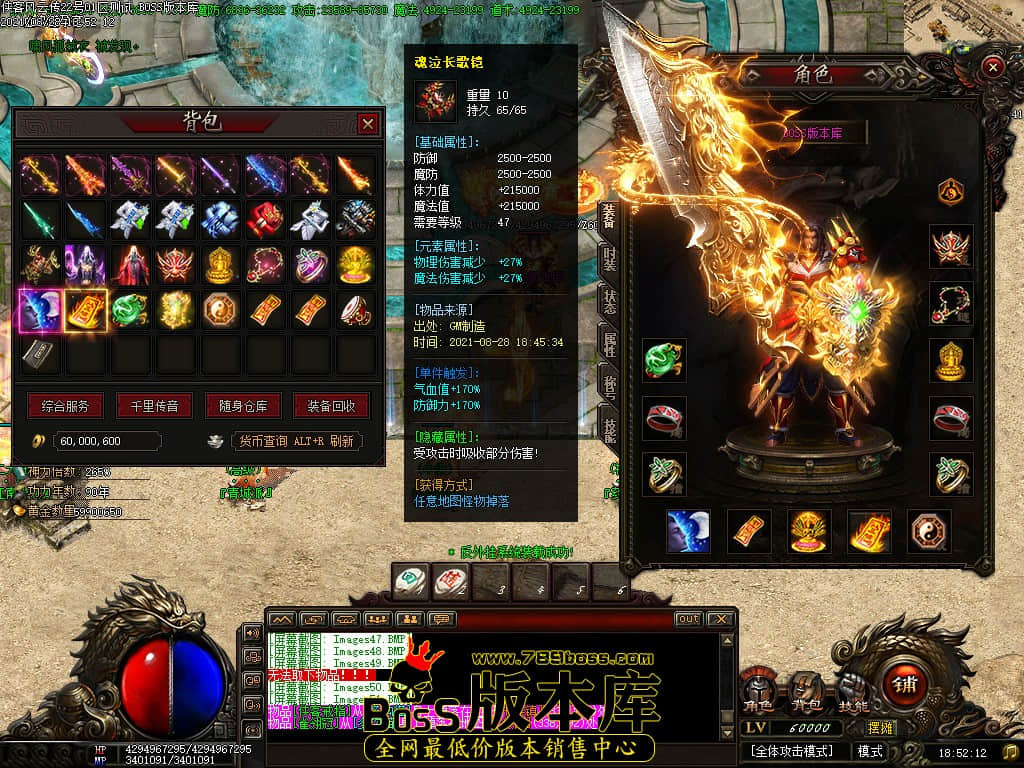
Task: Select the black book item in the backpack
Action: click(40, 354)
